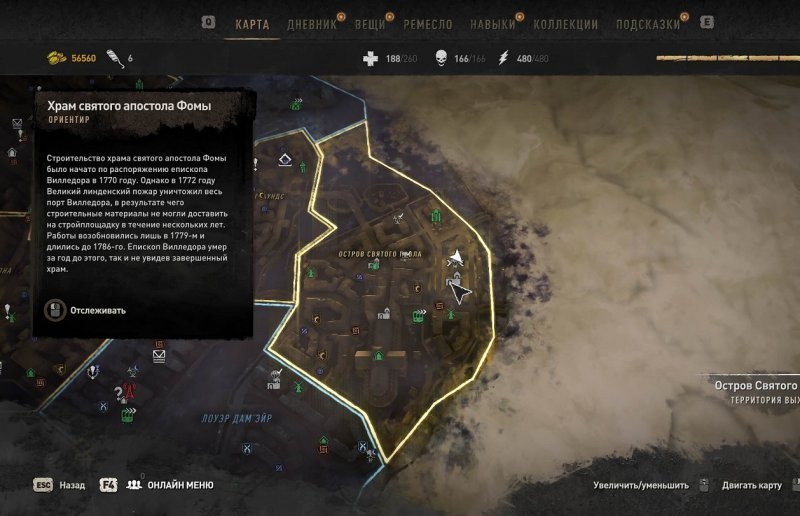Click Отслеживать to track the landmark
Screen dimensions: 800x516
[x=98, y=310]
